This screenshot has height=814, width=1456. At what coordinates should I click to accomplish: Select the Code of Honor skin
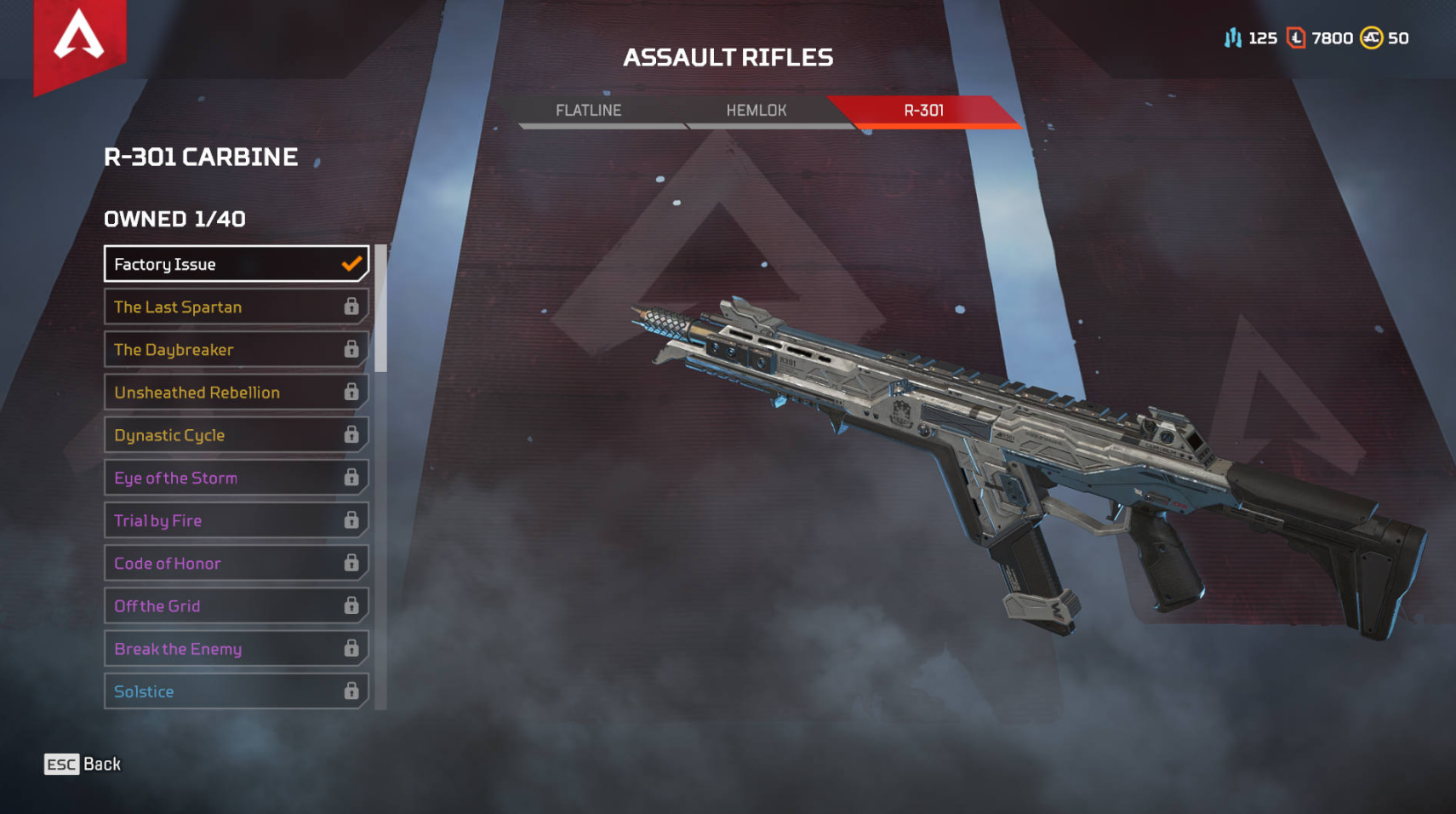pyautogui.click(x=236, y=563)
